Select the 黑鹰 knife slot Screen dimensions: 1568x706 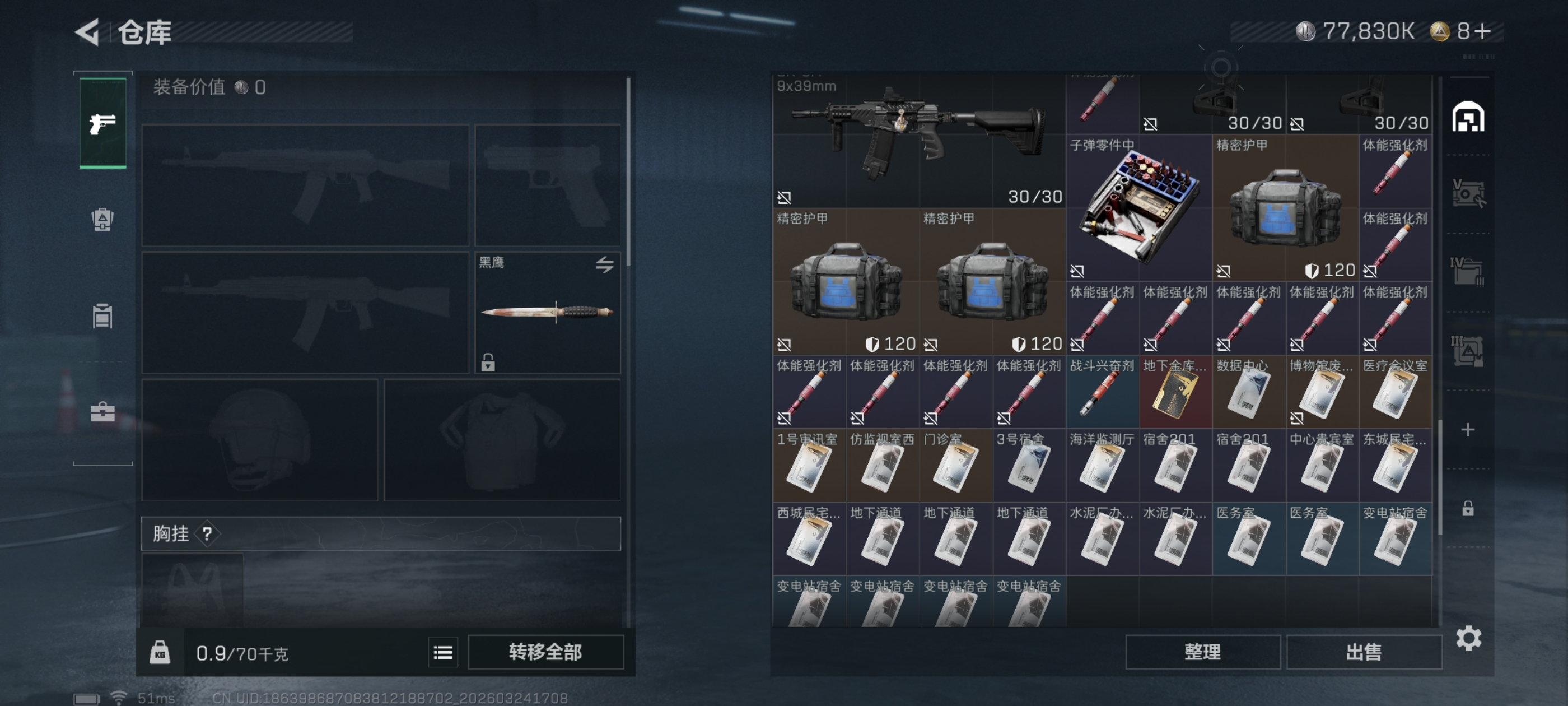pyautogui.click(x=547, y=312)
